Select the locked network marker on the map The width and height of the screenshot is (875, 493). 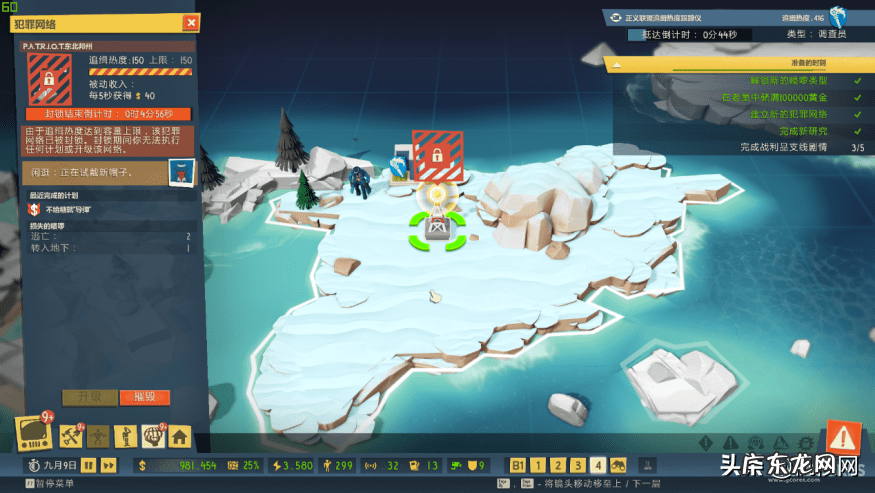click(437, 154)
